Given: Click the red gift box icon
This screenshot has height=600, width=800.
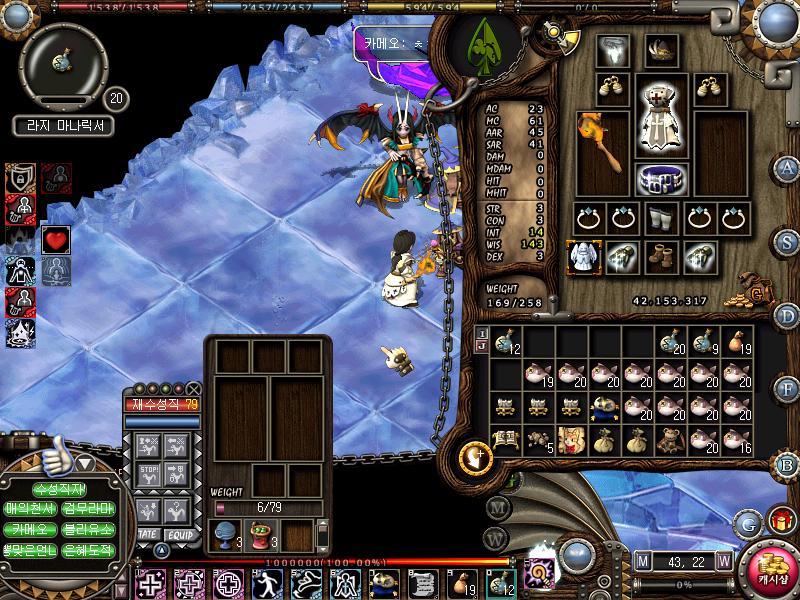Looking at the screenshot, I should (779, 522).
